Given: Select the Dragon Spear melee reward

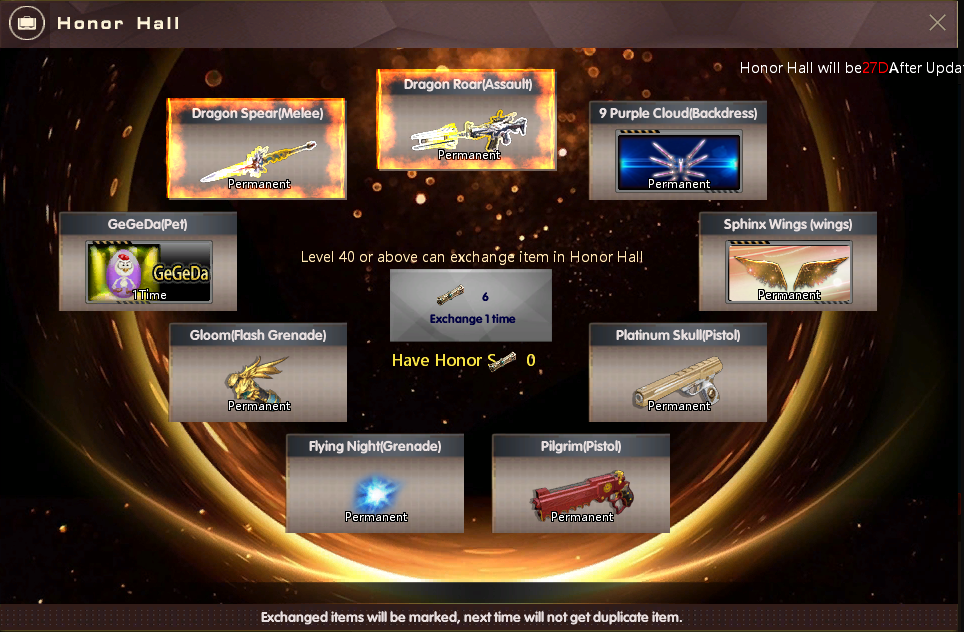Looking at the screenshot, I should [257, 149].
